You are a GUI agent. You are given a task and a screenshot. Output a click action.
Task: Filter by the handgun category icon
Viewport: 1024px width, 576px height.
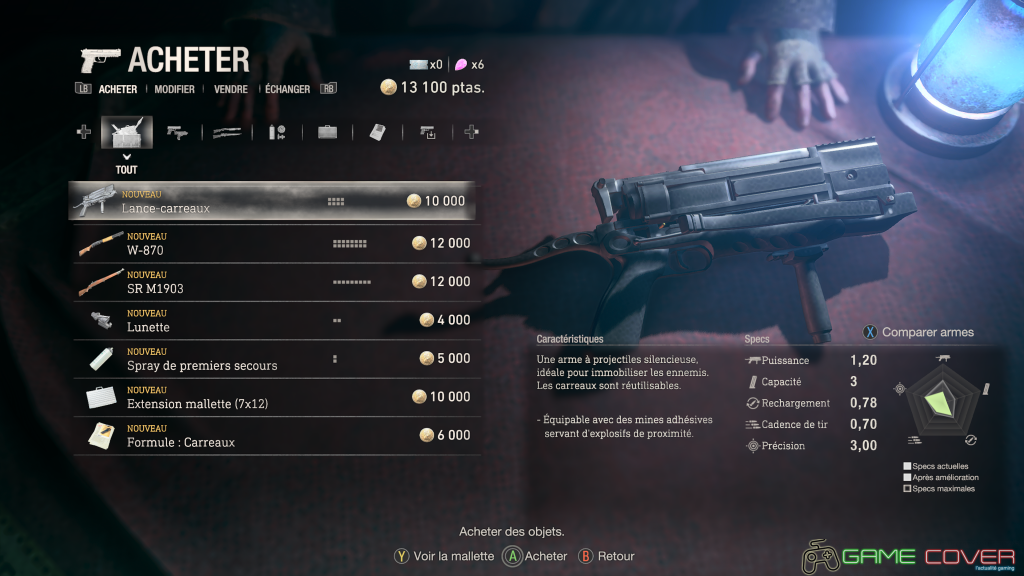pos(177,132)
